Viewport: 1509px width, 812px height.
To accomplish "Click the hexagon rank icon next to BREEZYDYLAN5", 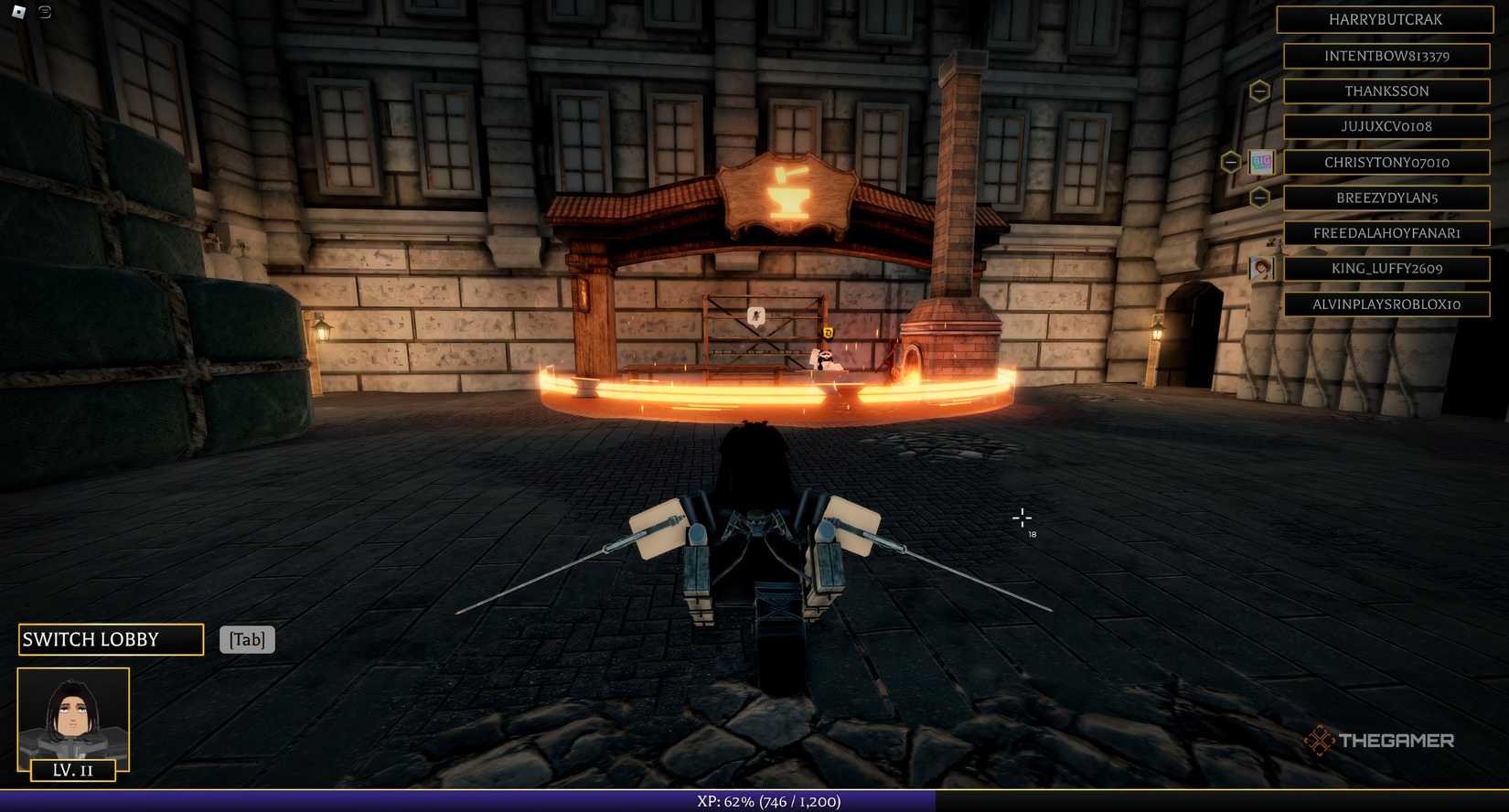I will point(1262,197).
